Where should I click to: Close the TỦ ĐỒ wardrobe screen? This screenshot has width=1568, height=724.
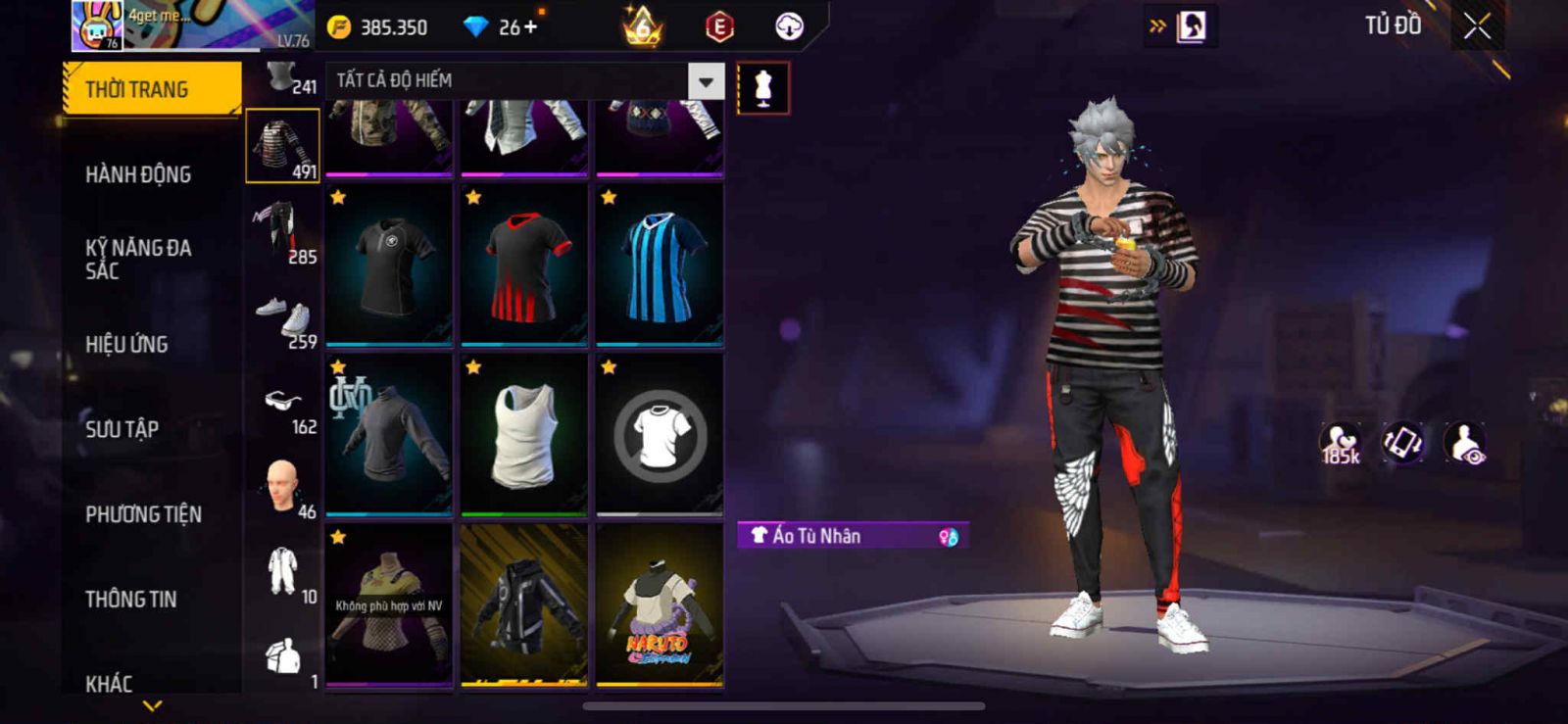(1477, 26)
